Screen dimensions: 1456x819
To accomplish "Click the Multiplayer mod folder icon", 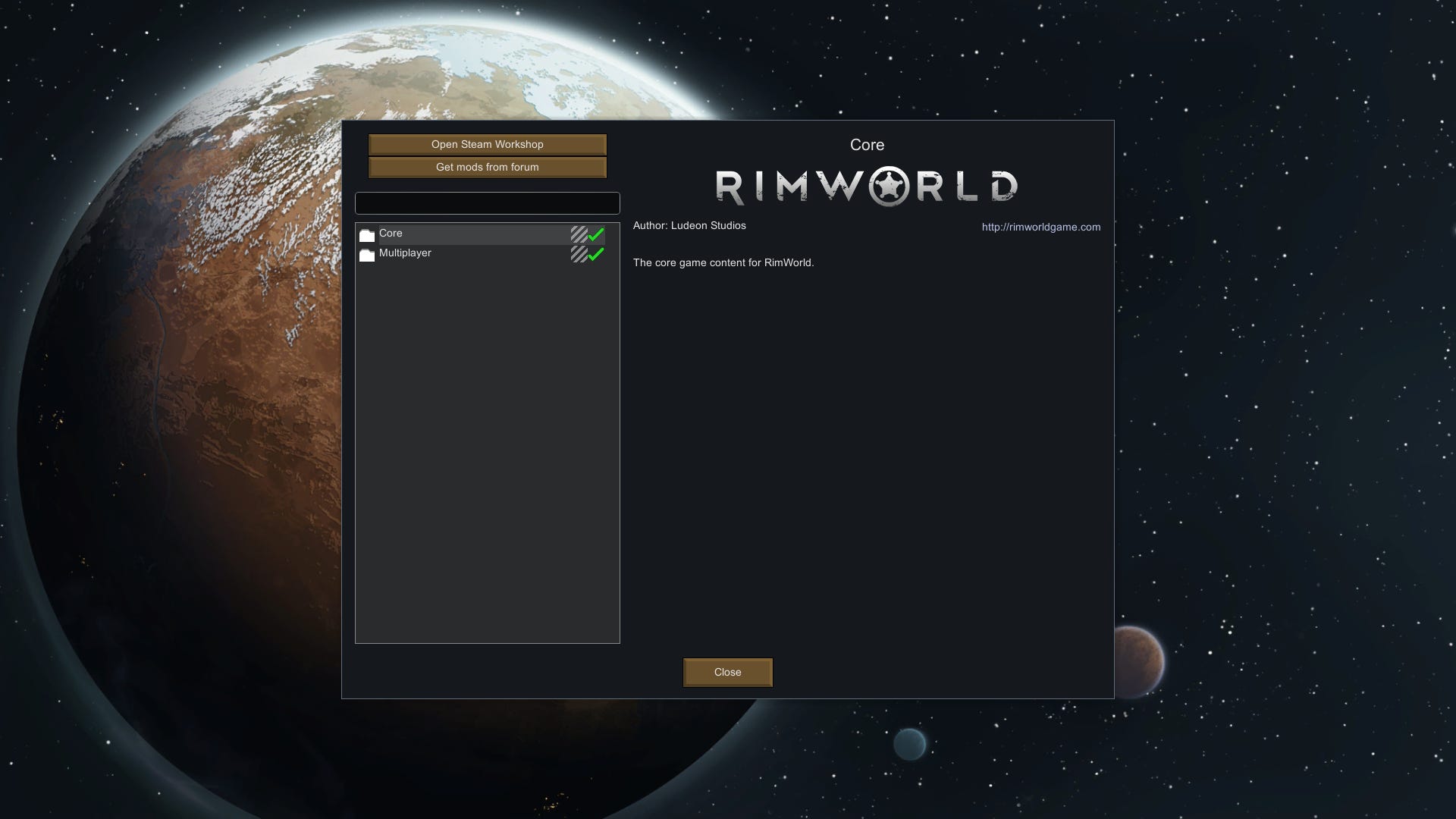I will (x=367, y=253).
